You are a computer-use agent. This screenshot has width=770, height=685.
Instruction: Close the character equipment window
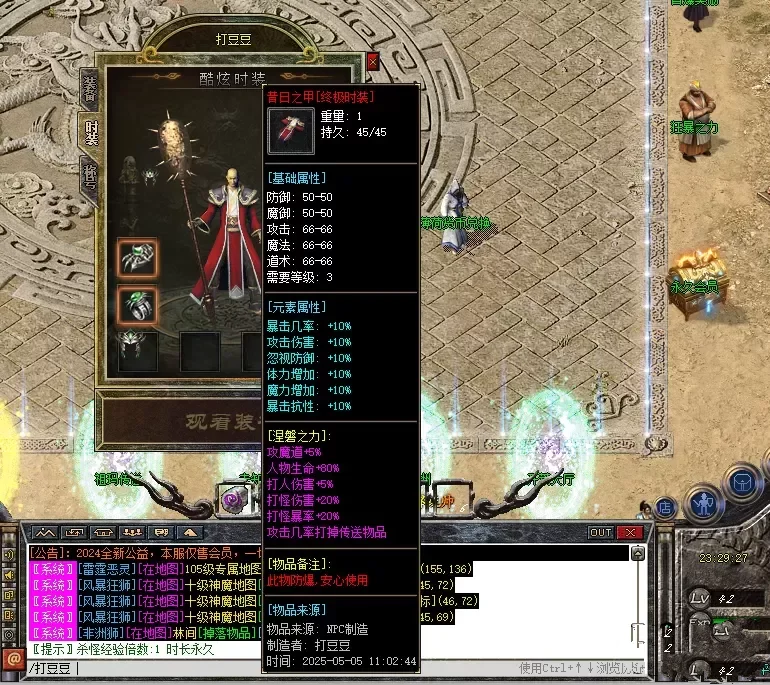pyautogui.click(x=373, y=61)
